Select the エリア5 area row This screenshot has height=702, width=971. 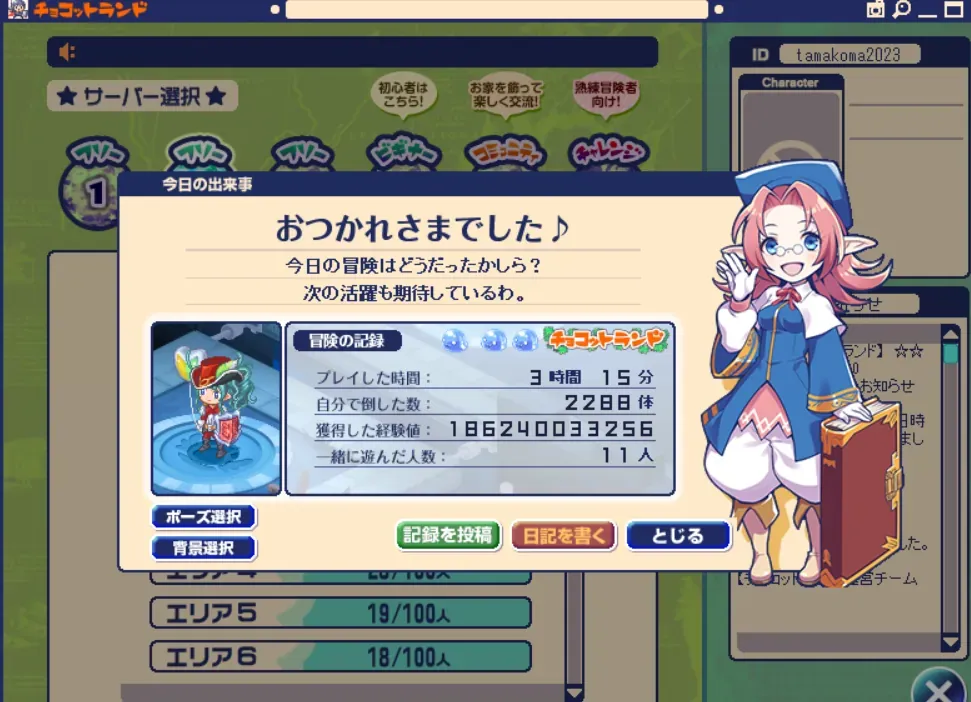[x=340, y=613]
